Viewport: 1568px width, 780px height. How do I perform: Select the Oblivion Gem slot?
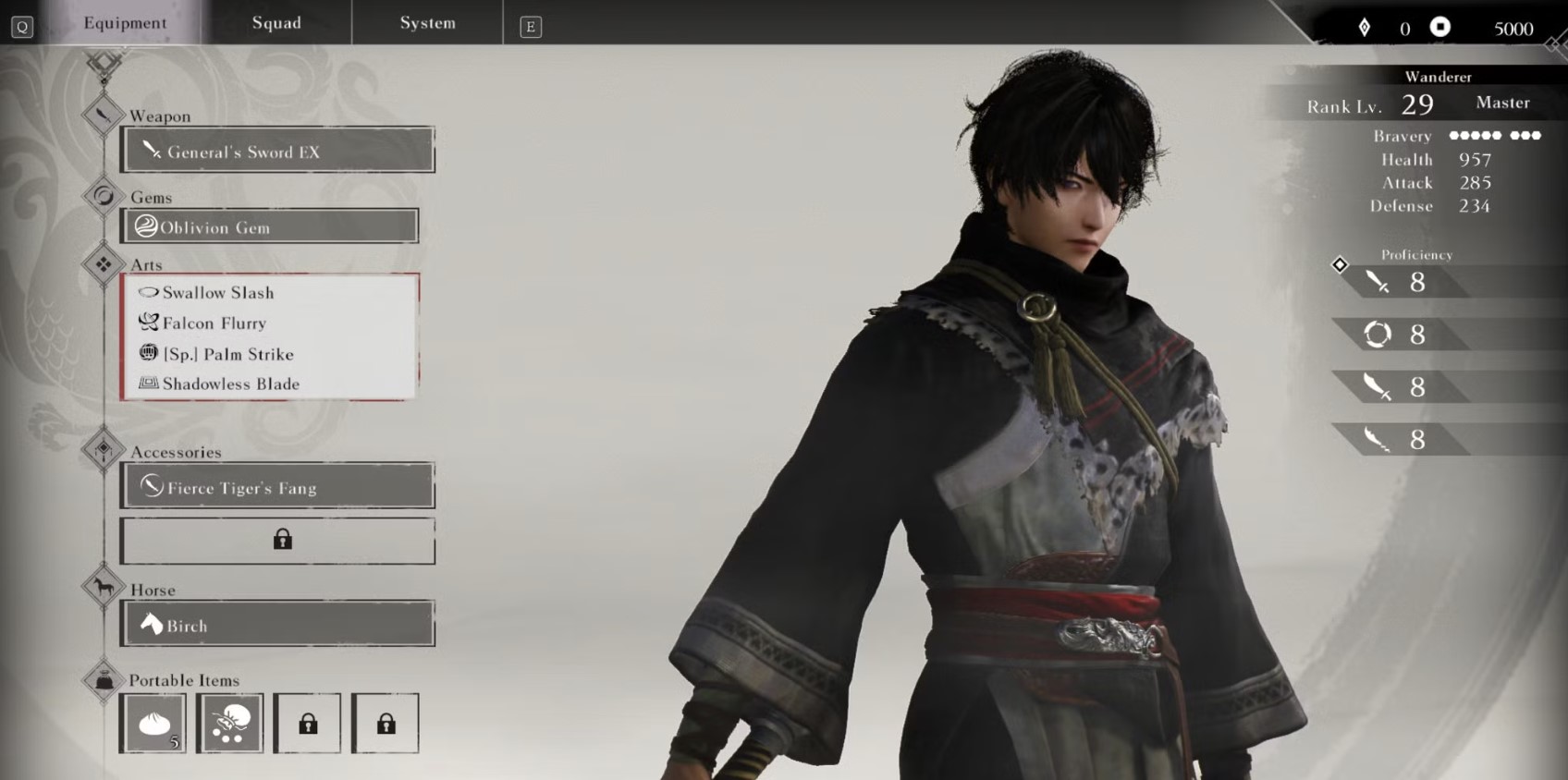[268, 225]
